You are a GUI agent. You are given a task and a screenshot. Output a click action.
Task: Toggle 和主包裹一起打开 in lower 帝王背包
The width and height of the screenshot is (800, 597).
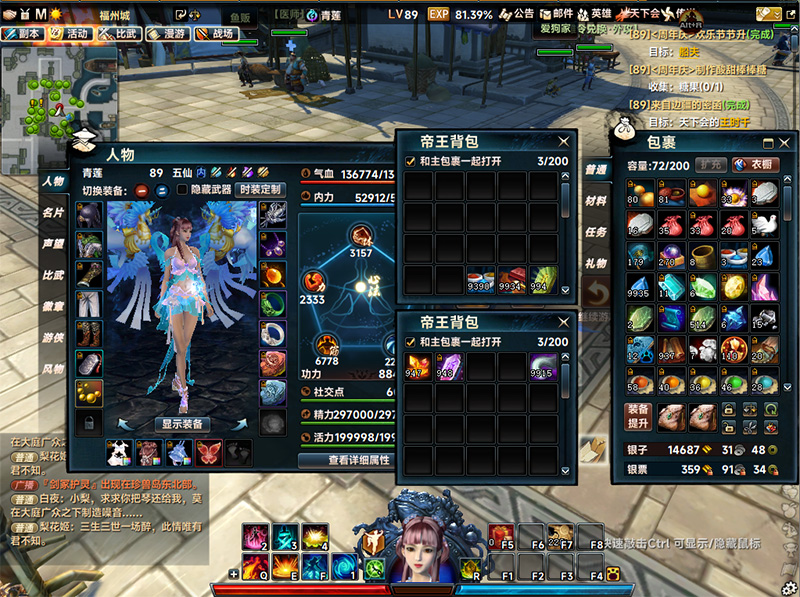click(410, 342)
